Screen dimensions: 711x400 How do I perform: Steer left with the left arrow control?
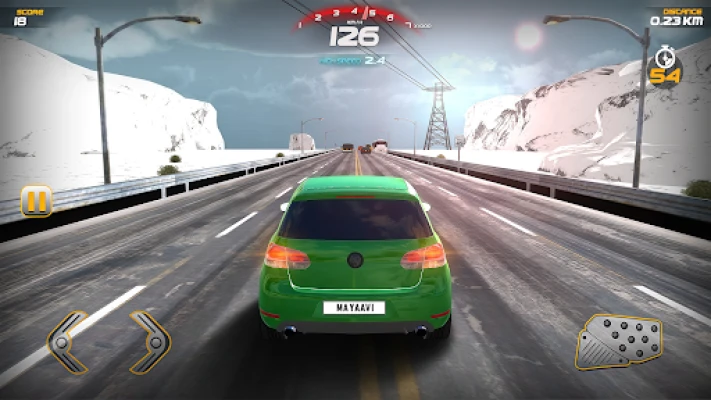(68, 342)
